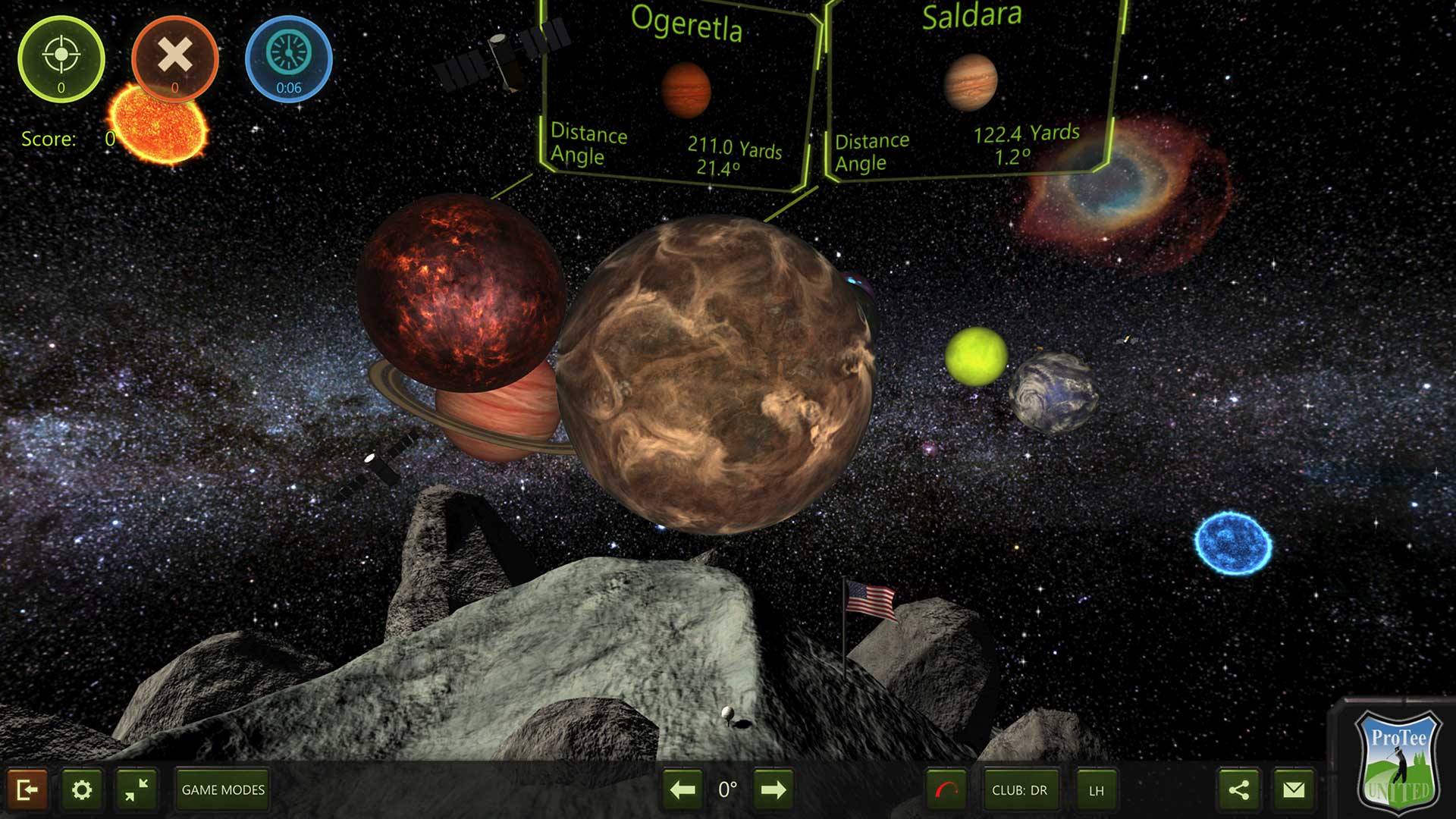Rotate aim right with the right arrow

(773, 790)
